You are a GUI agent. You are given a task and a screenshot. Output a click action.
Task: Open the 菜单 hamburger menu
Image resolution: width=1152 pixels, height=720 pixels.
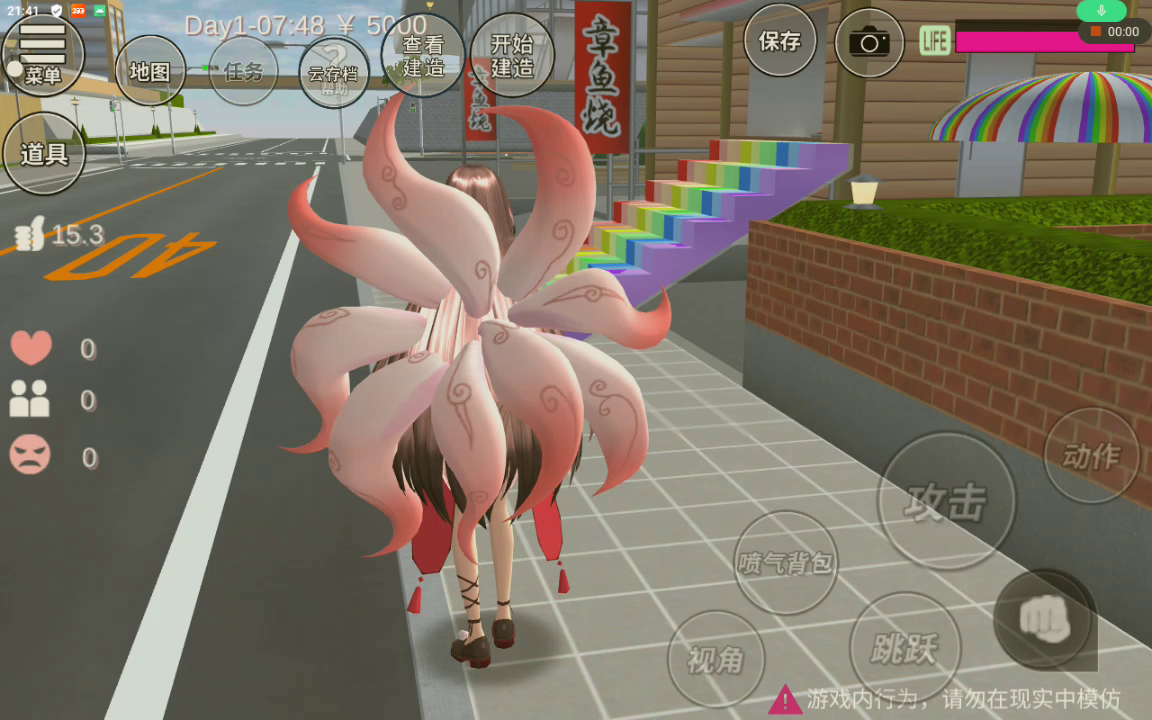[43, 54]
